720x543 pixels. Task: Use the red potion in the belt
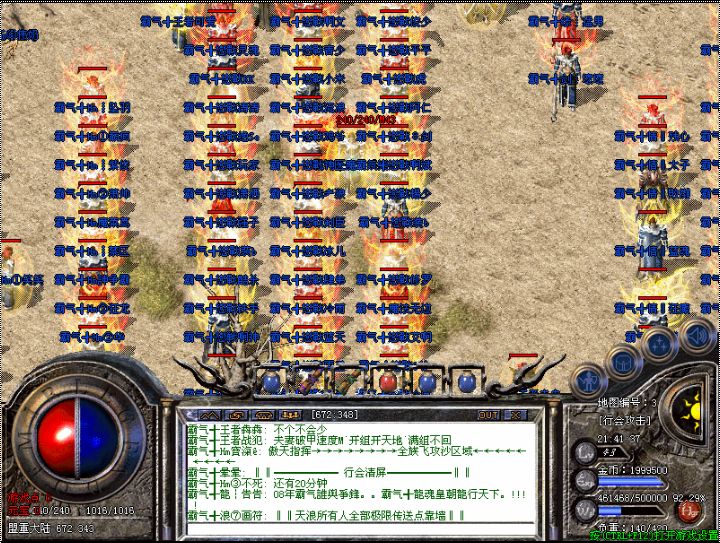coord(387,381)
